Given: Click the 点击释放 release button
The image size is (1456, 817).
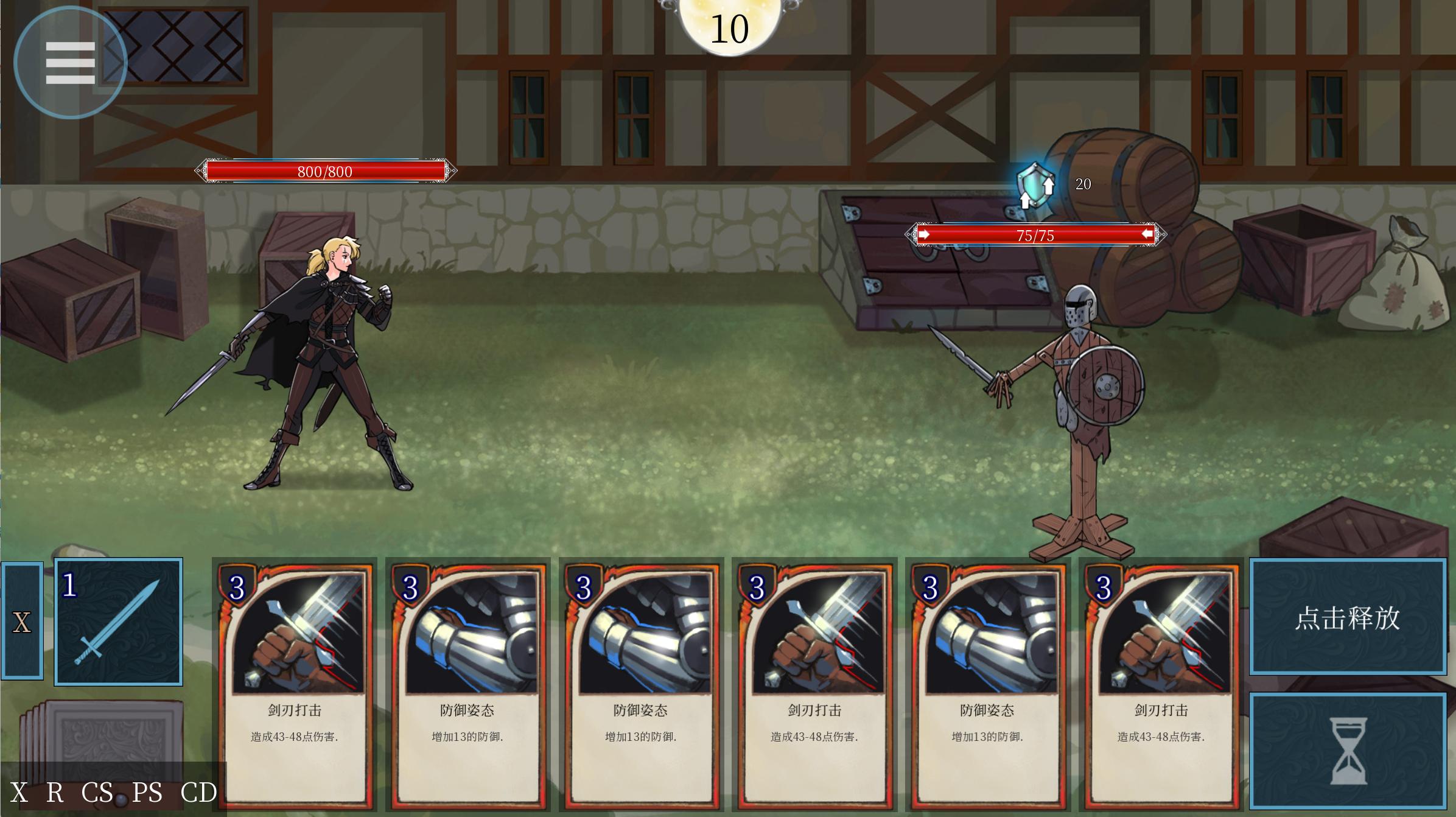Looking at the screenshot, I should (1348, 617).
